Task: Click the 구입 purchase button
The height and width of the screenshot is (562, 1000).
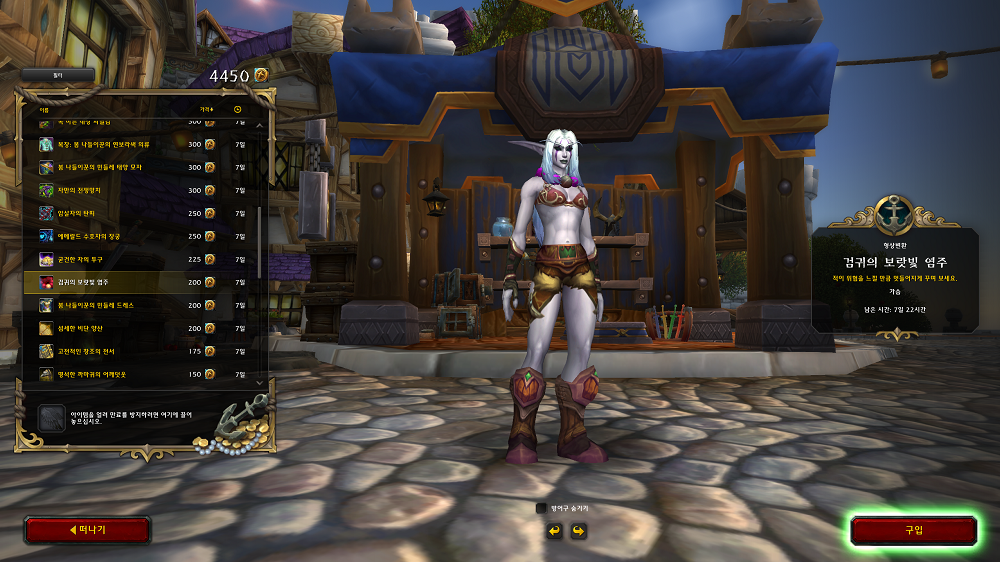Action: (x=913, y=530)
